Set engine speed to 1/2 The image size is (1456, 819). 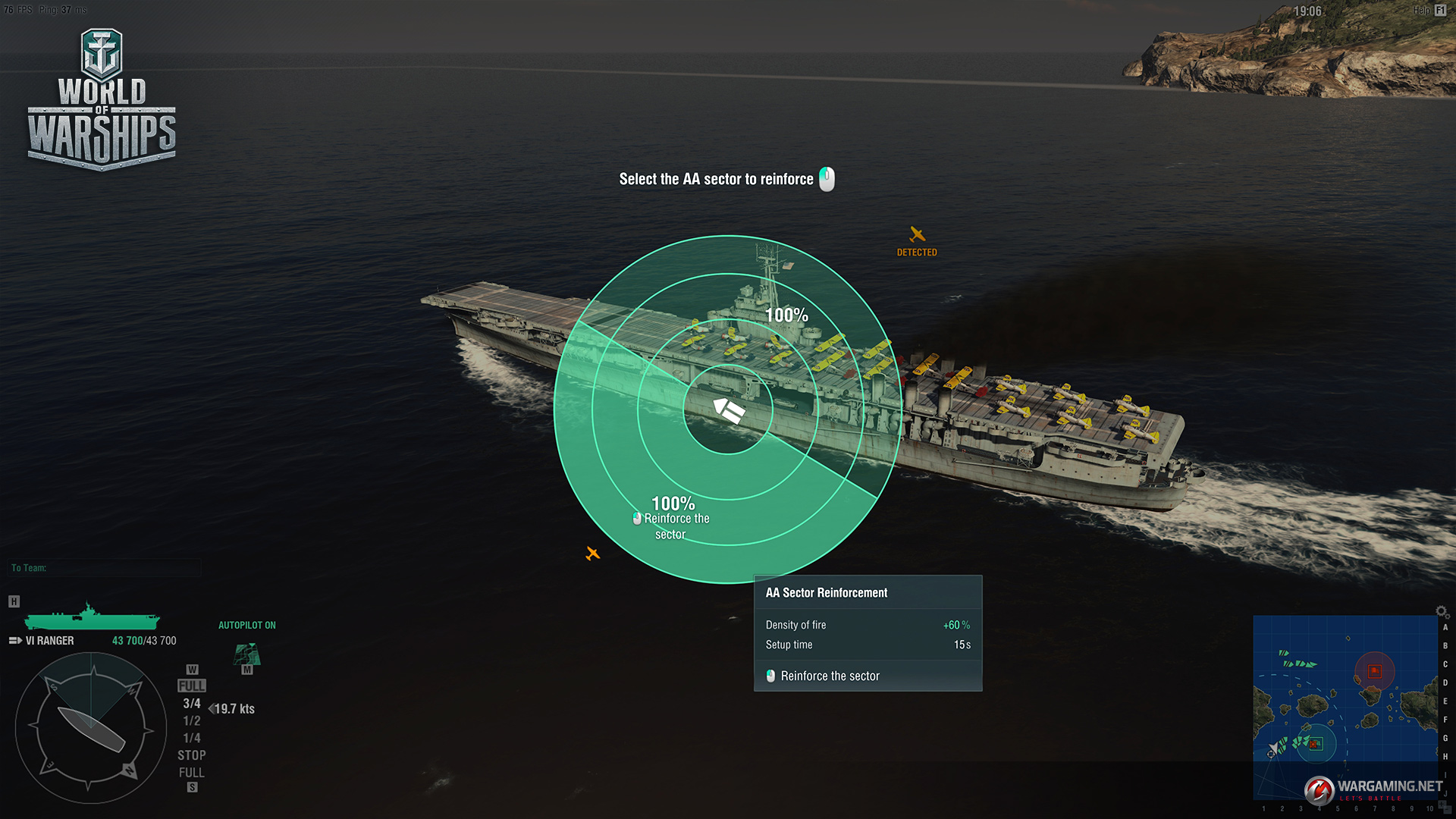tap(192, 721)
